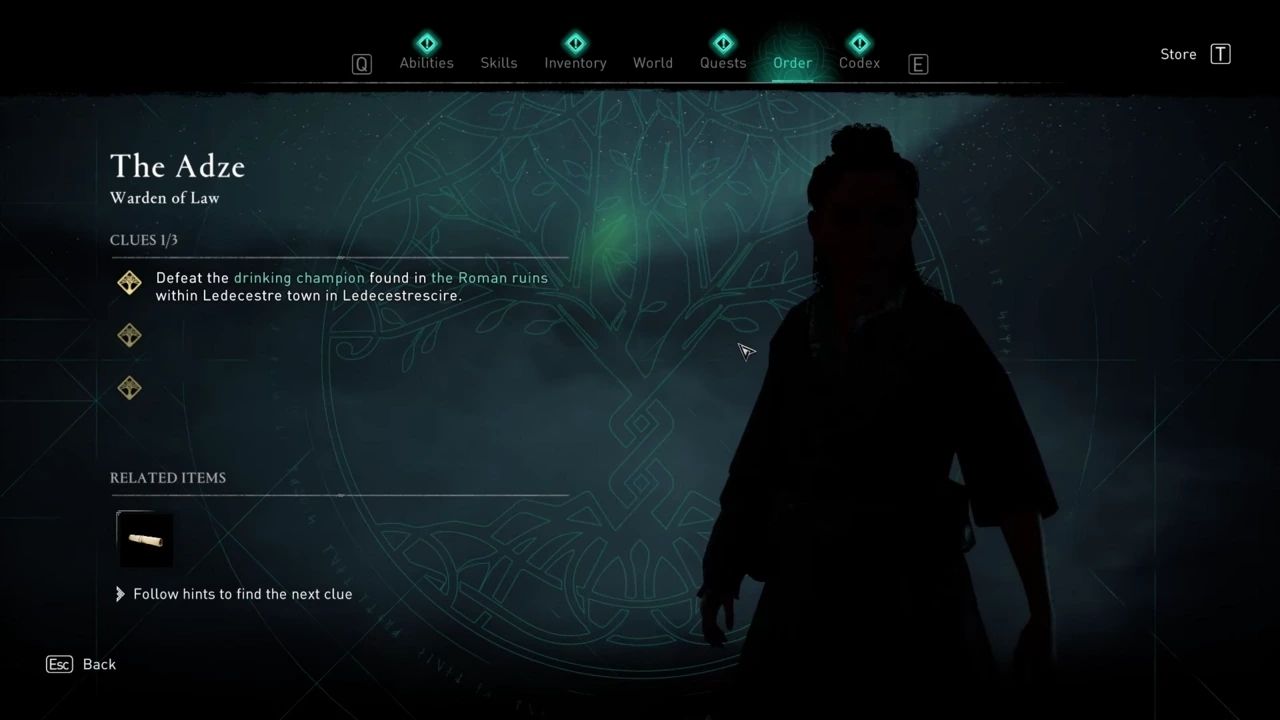Switch to the Order tab

[792, 62]
